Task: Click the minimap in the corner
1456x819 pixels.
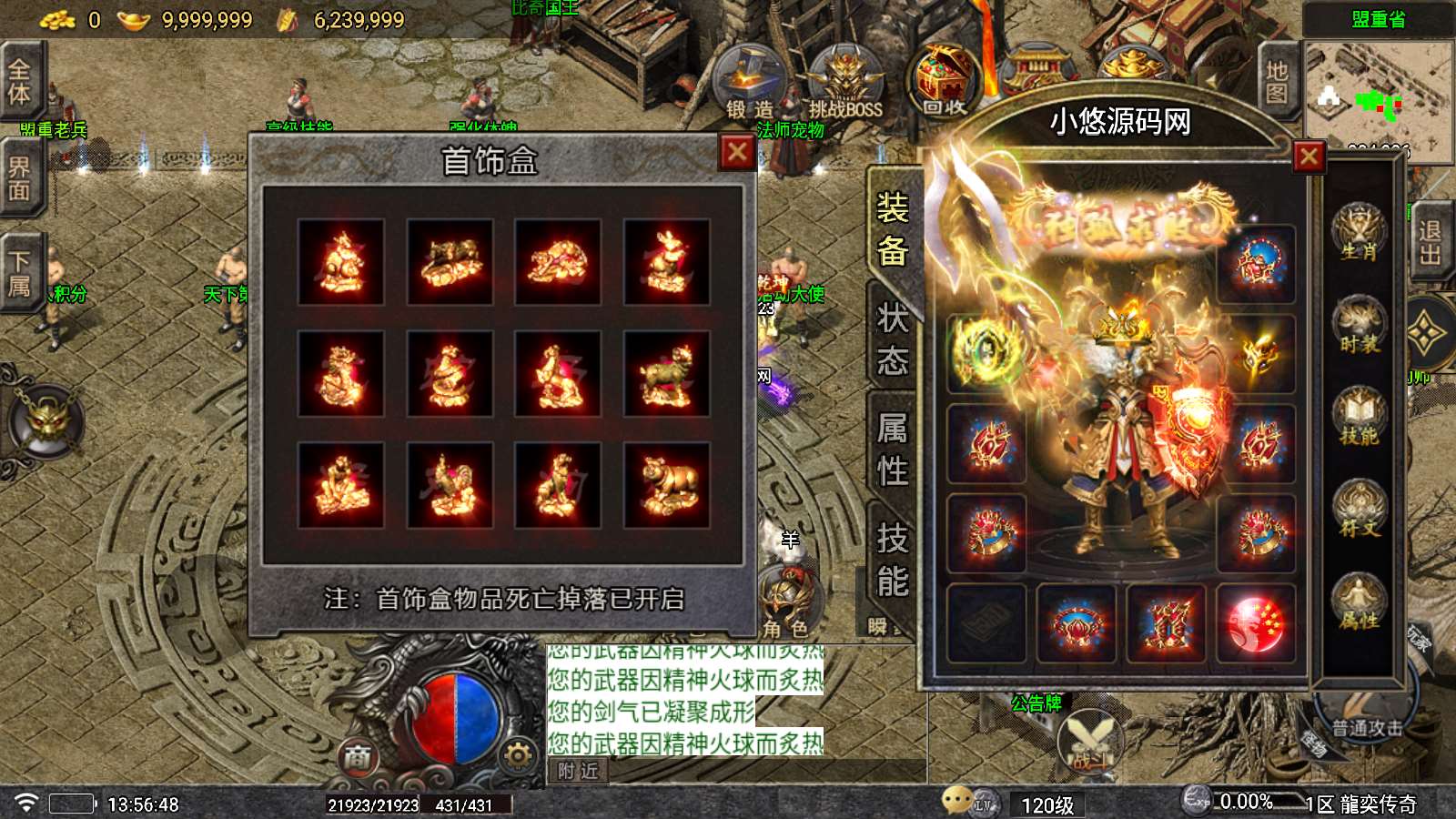Action: 1376,98
